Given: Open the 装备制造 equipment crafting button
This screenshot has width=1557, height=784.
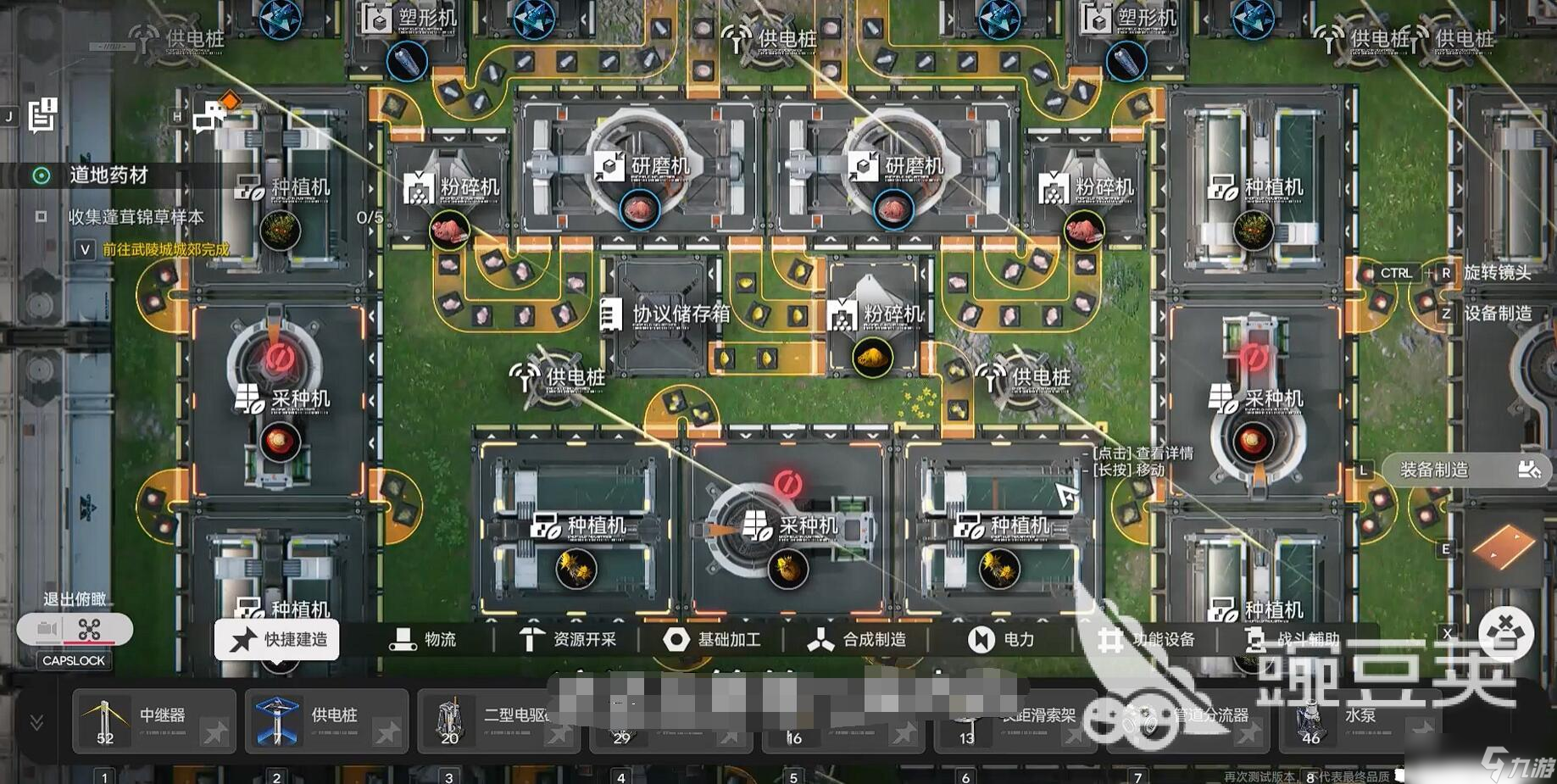Looking at the screenshot, I should (1467, 470).
